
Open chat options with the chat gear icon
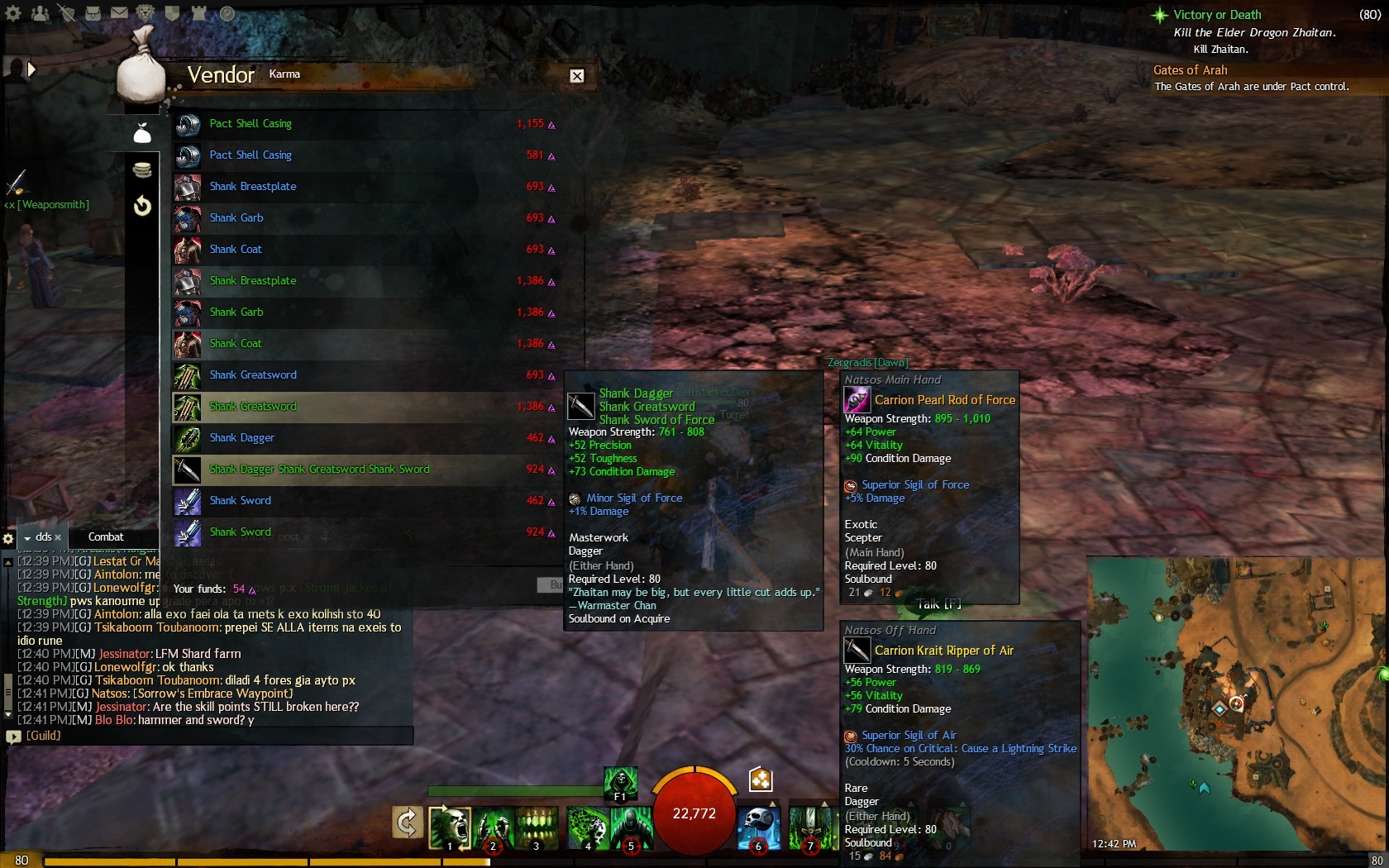pos(8,538)
